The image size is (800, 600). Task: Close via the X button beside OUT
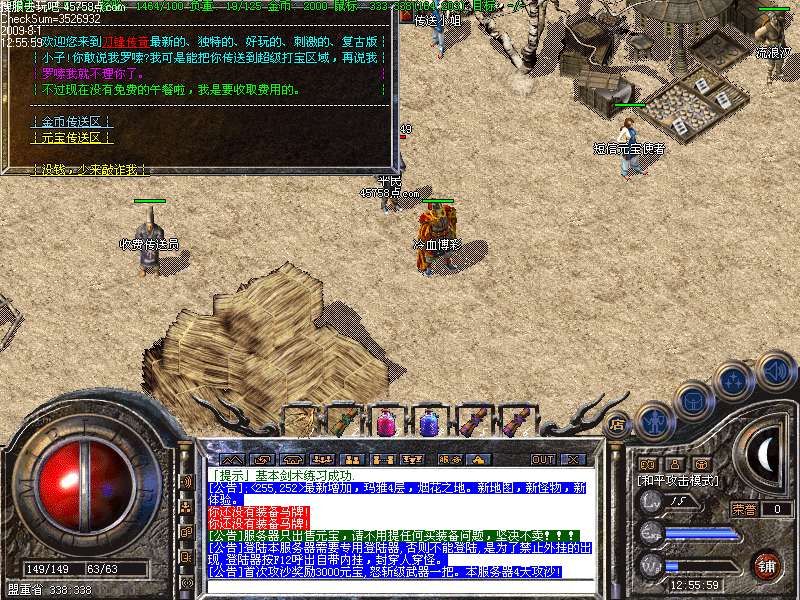coord(572,459)
